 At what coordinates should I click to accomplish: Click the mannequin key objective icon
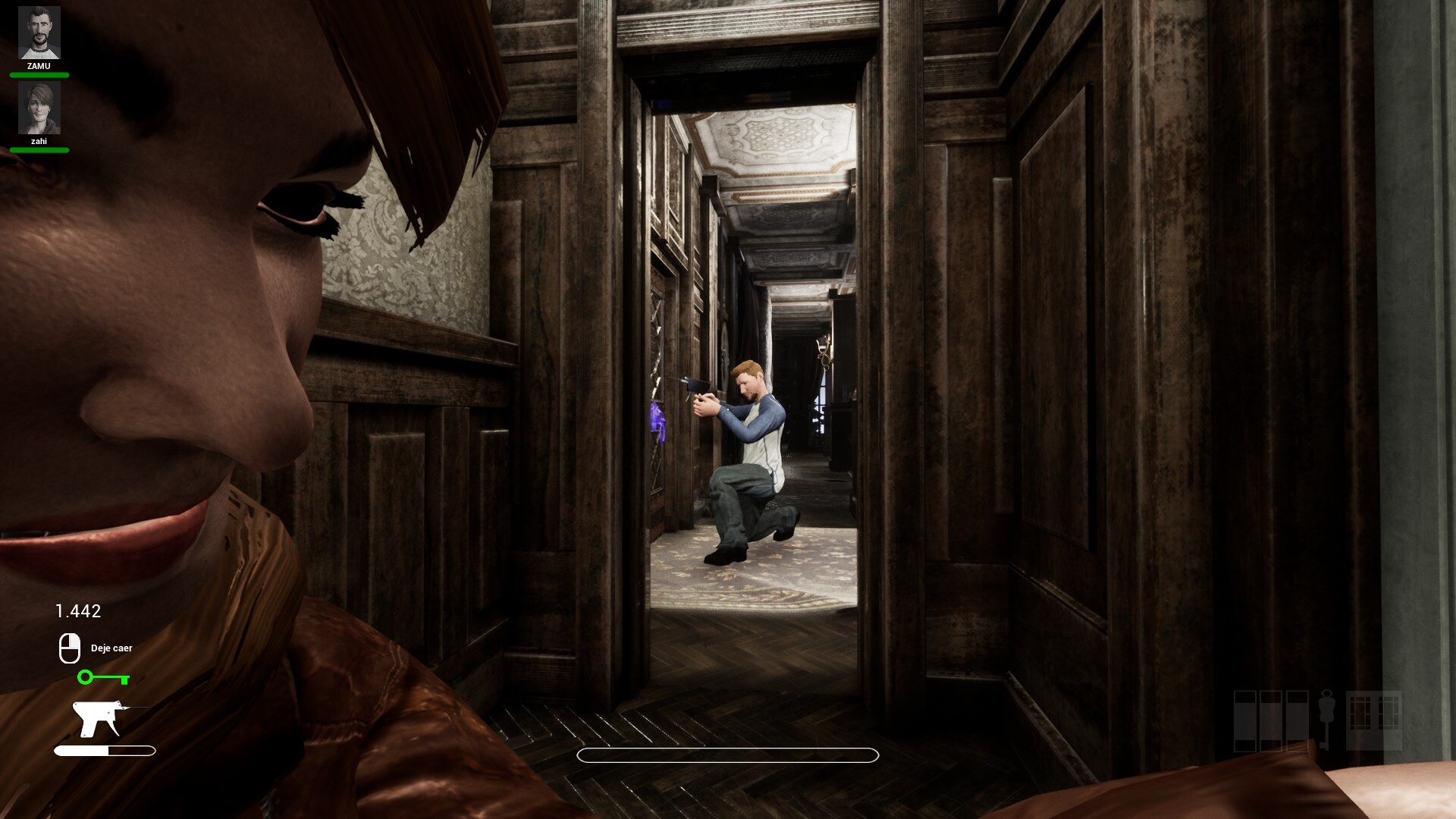1326,719
